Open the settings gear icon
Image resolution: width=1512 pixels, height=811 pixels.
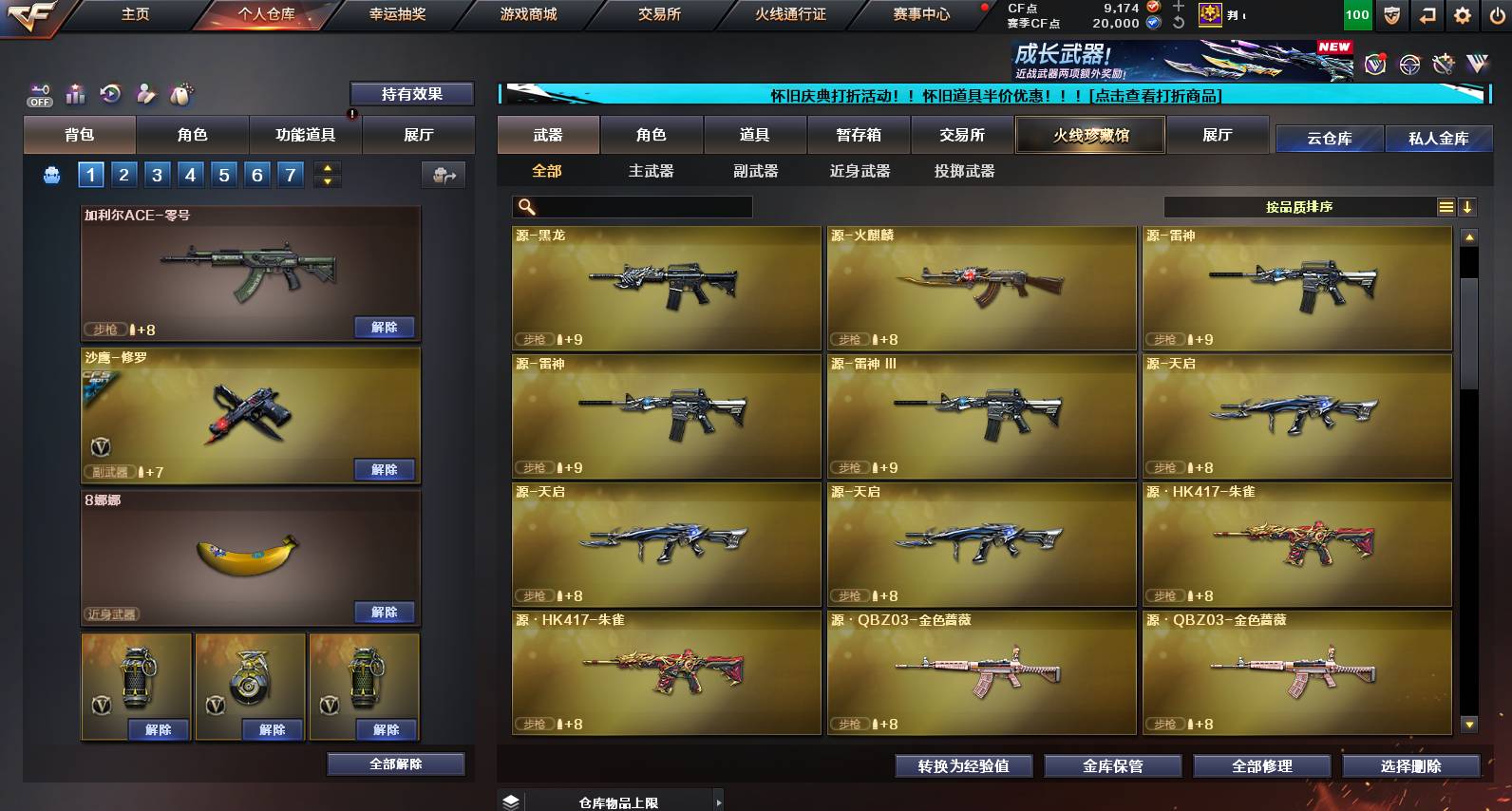1460,14
